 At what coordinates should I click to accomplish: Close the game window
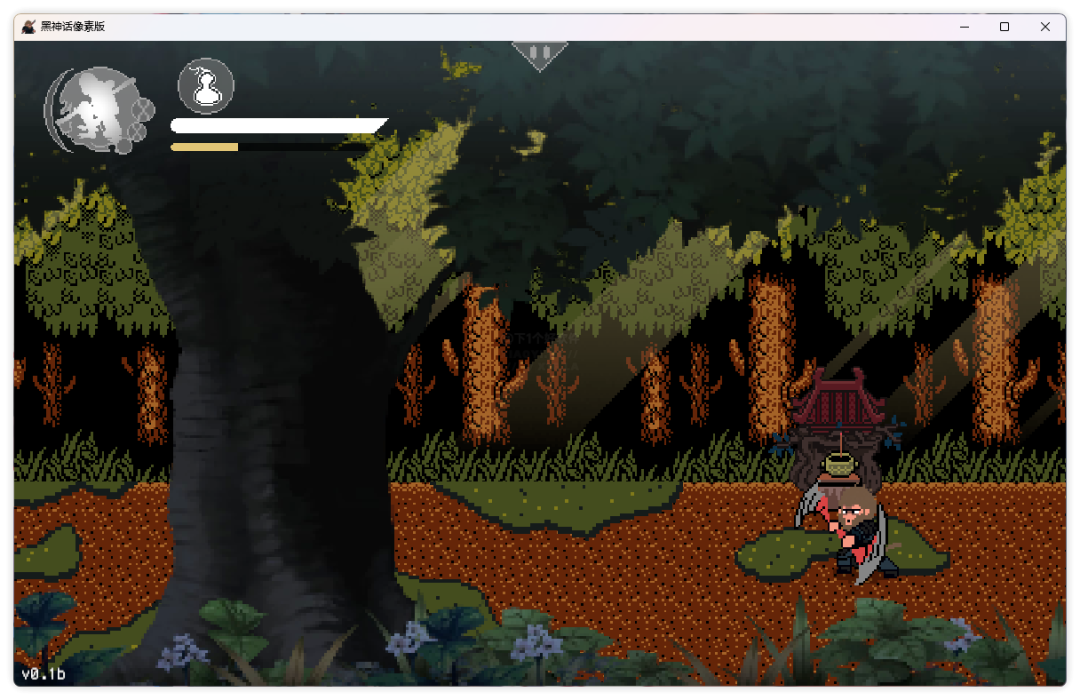point(1045,27)
